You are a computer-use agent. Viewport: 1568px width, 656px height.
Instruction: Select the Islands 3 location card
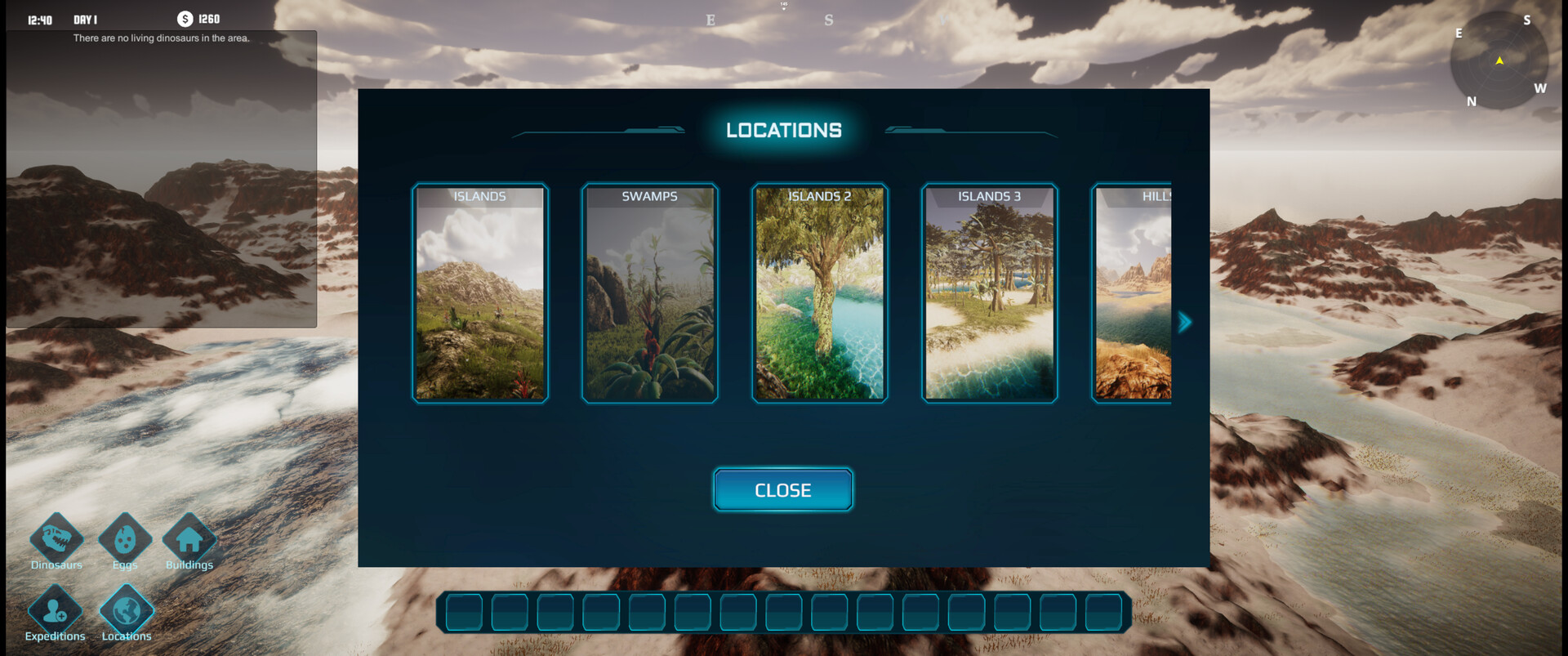988,292
